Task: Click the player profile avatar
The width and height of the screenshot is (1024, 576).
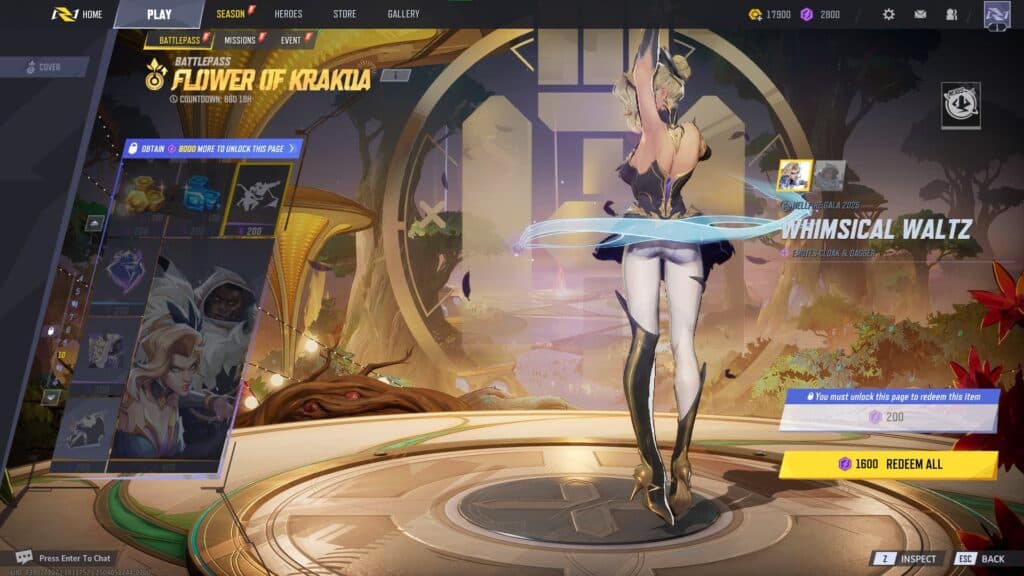Action: (997, 15)
